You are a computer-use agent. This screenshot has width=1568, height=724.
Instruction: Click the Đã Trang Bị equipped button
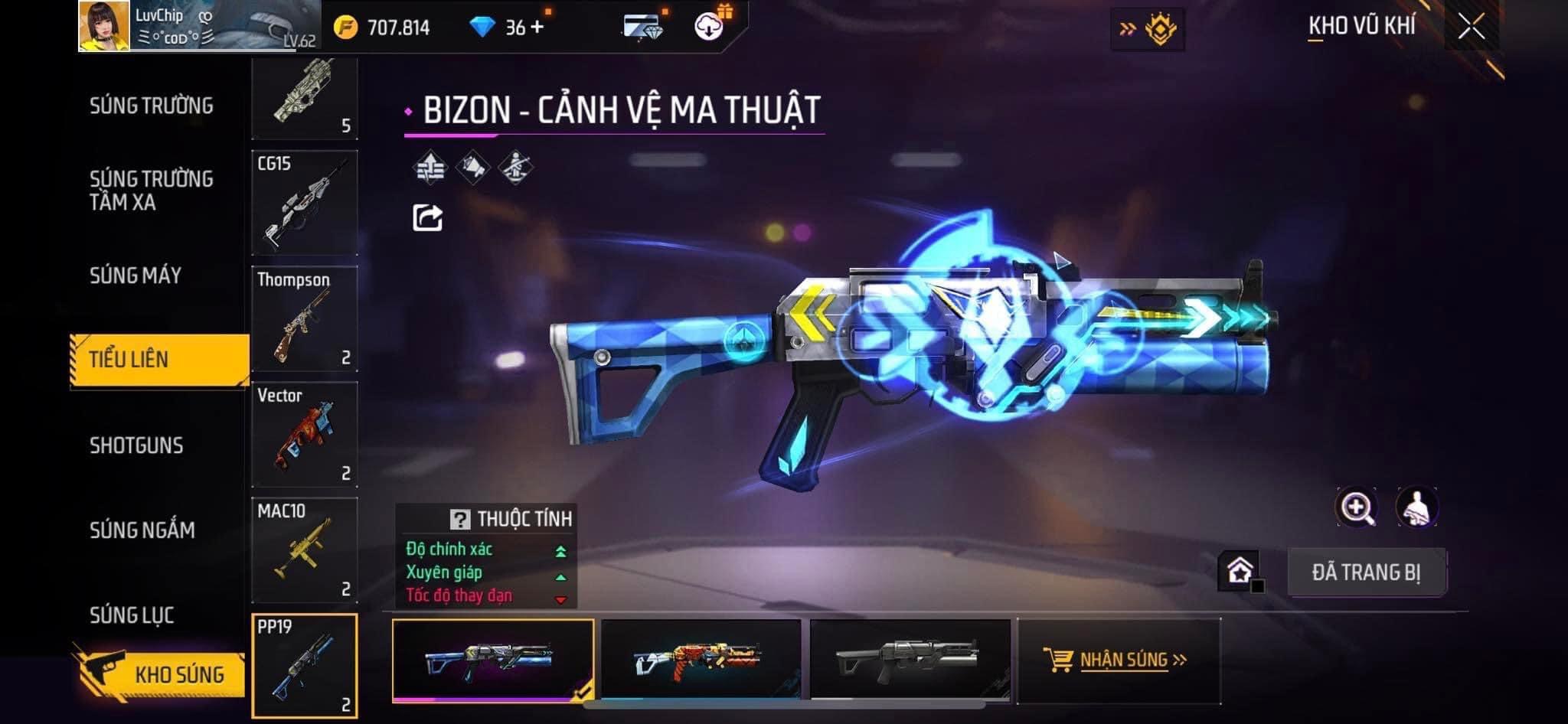click(1367, 572)
